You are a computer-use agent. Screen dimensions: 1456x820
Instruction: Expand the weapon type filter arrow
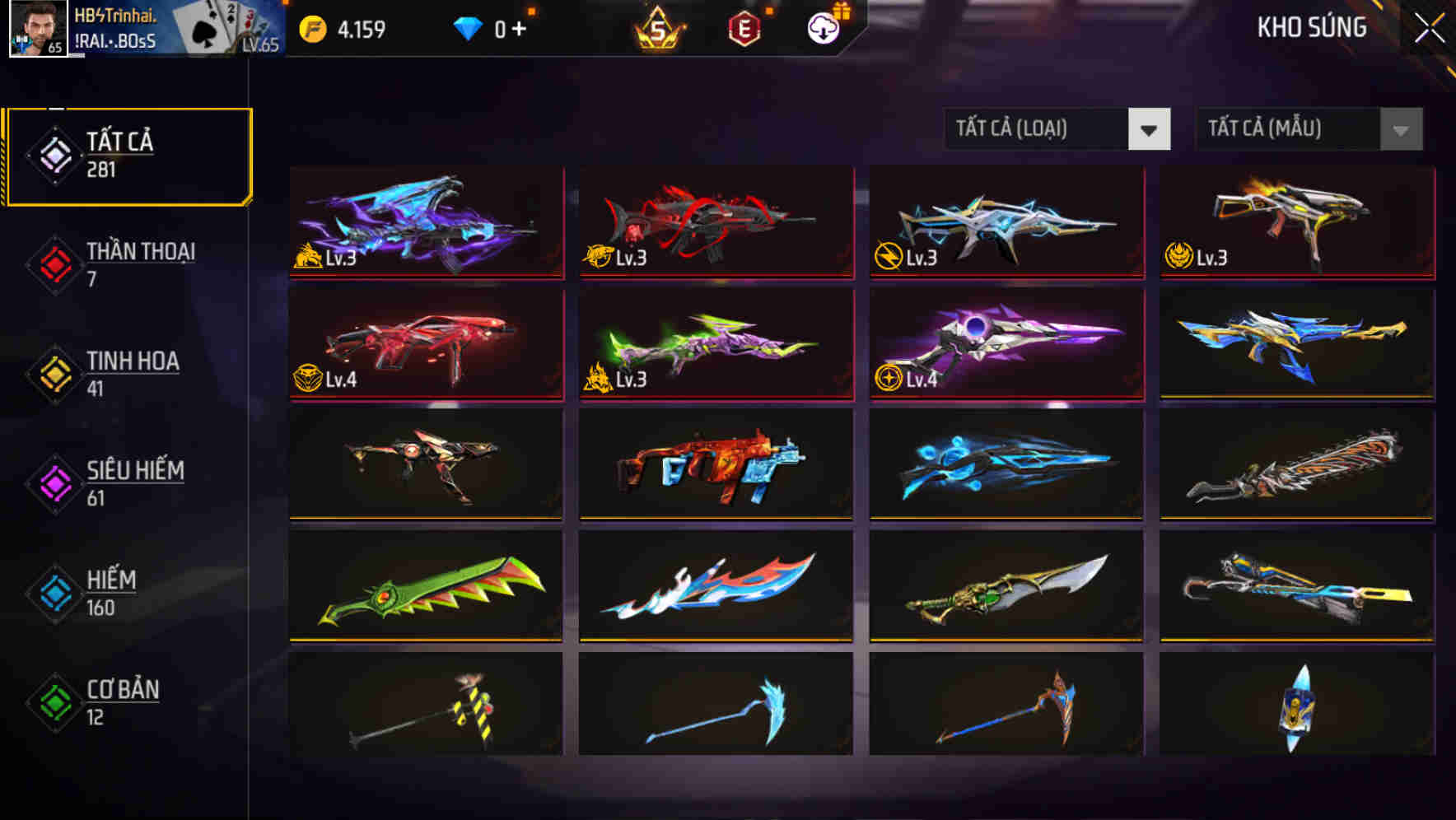[x=1150, y=129]
